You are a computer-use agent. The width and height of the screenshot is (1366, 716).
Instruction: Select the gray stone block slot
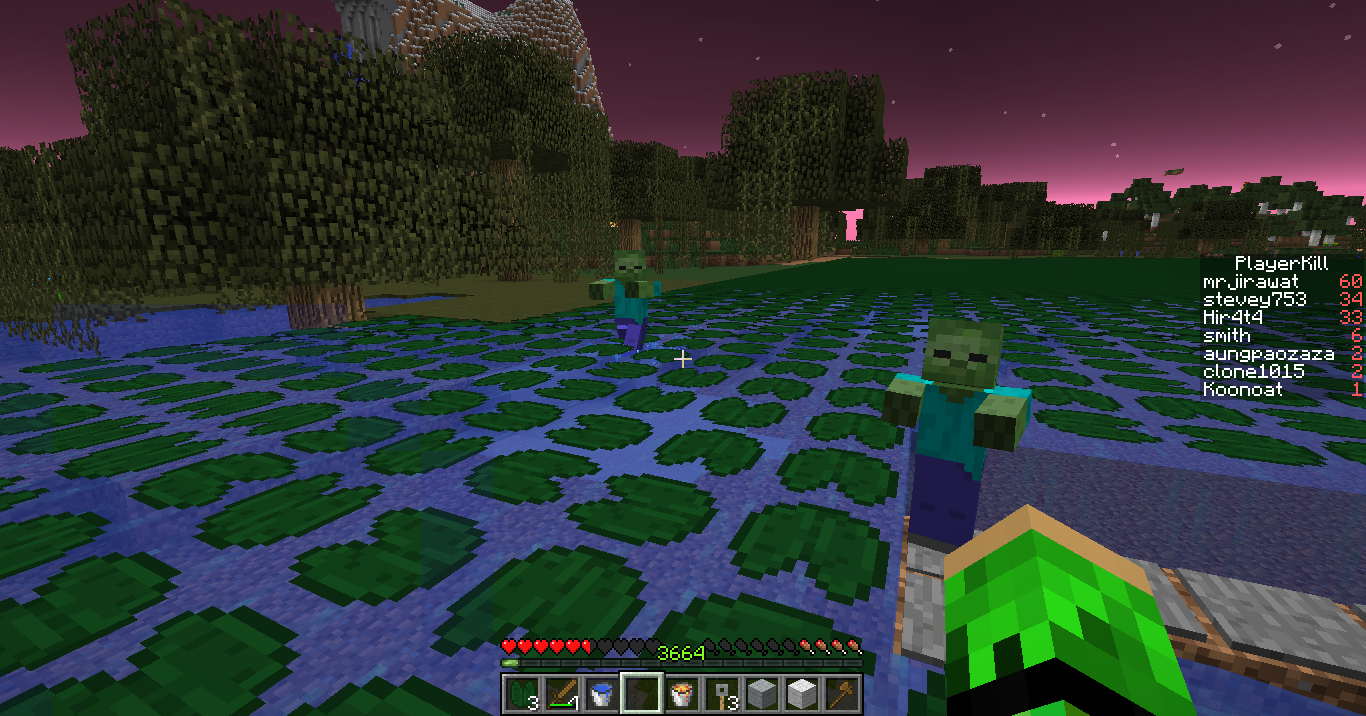(761, 692)
